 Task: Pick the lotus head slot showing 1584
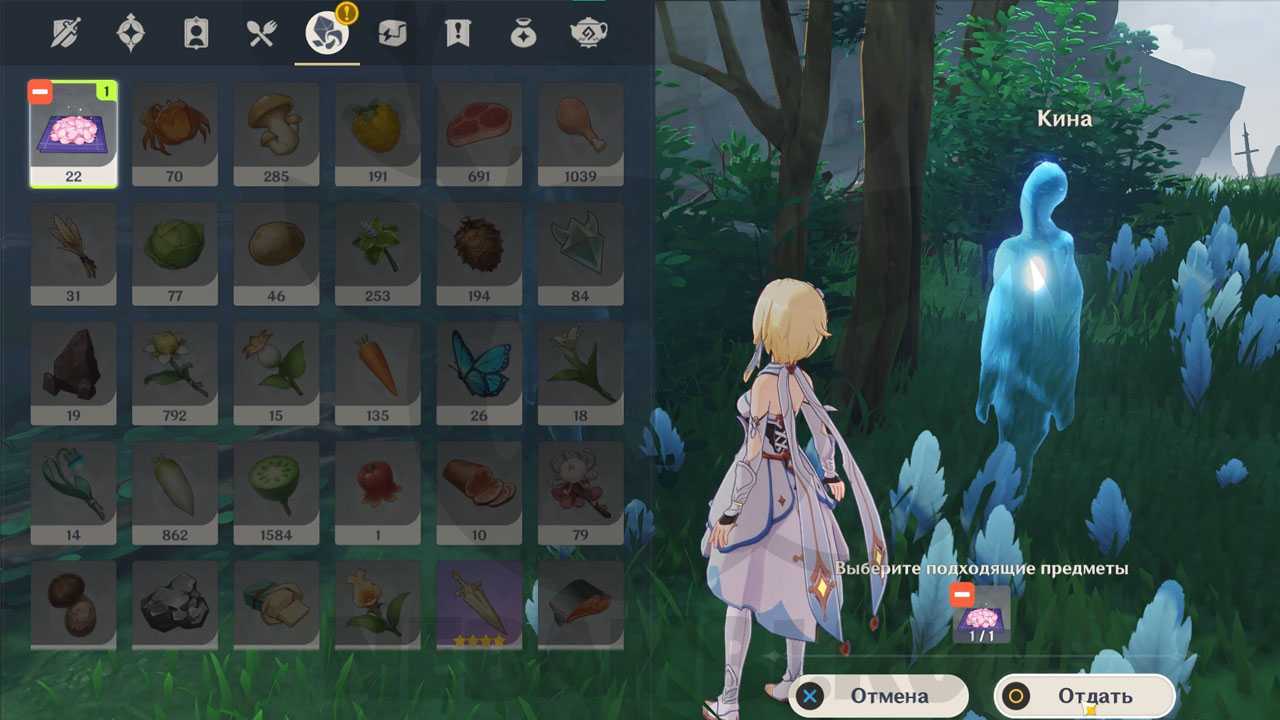pos(276,493)
